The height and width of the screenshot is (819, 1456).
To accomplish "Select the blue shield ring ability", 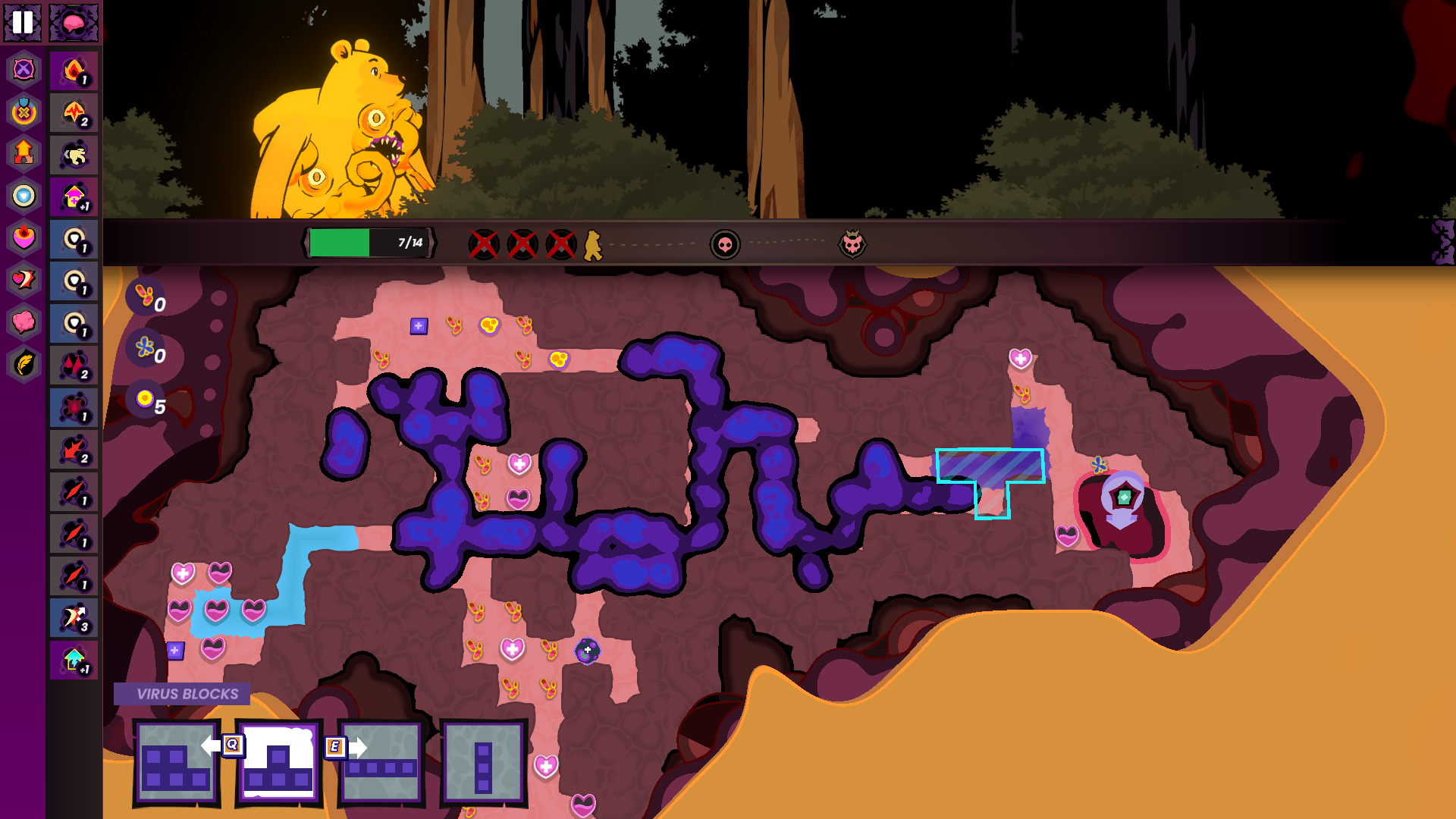I will (x=24, y=196).
